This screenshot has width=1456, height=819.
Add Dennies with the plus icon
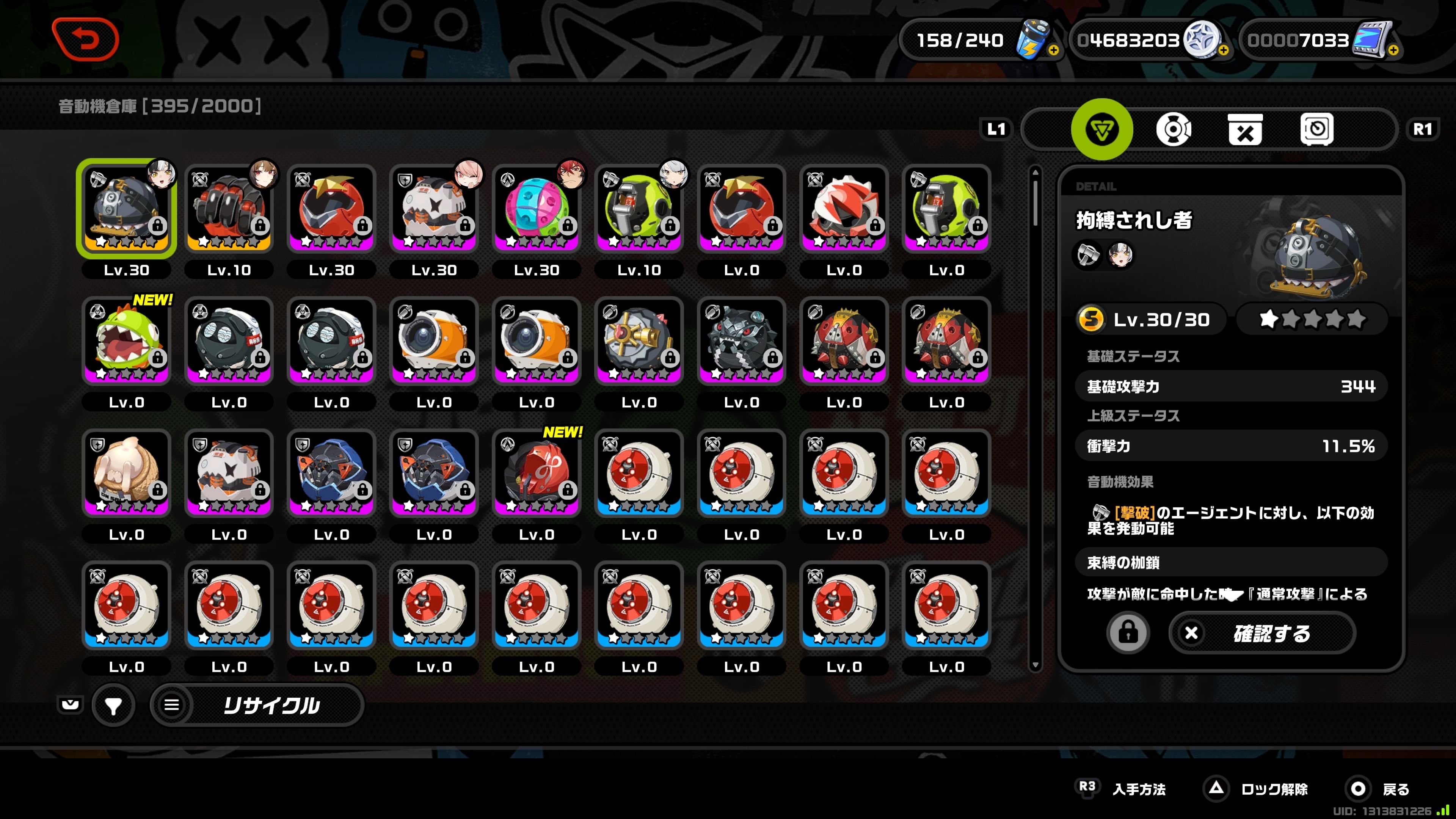pyautogui.click(x=1223, y=50)
